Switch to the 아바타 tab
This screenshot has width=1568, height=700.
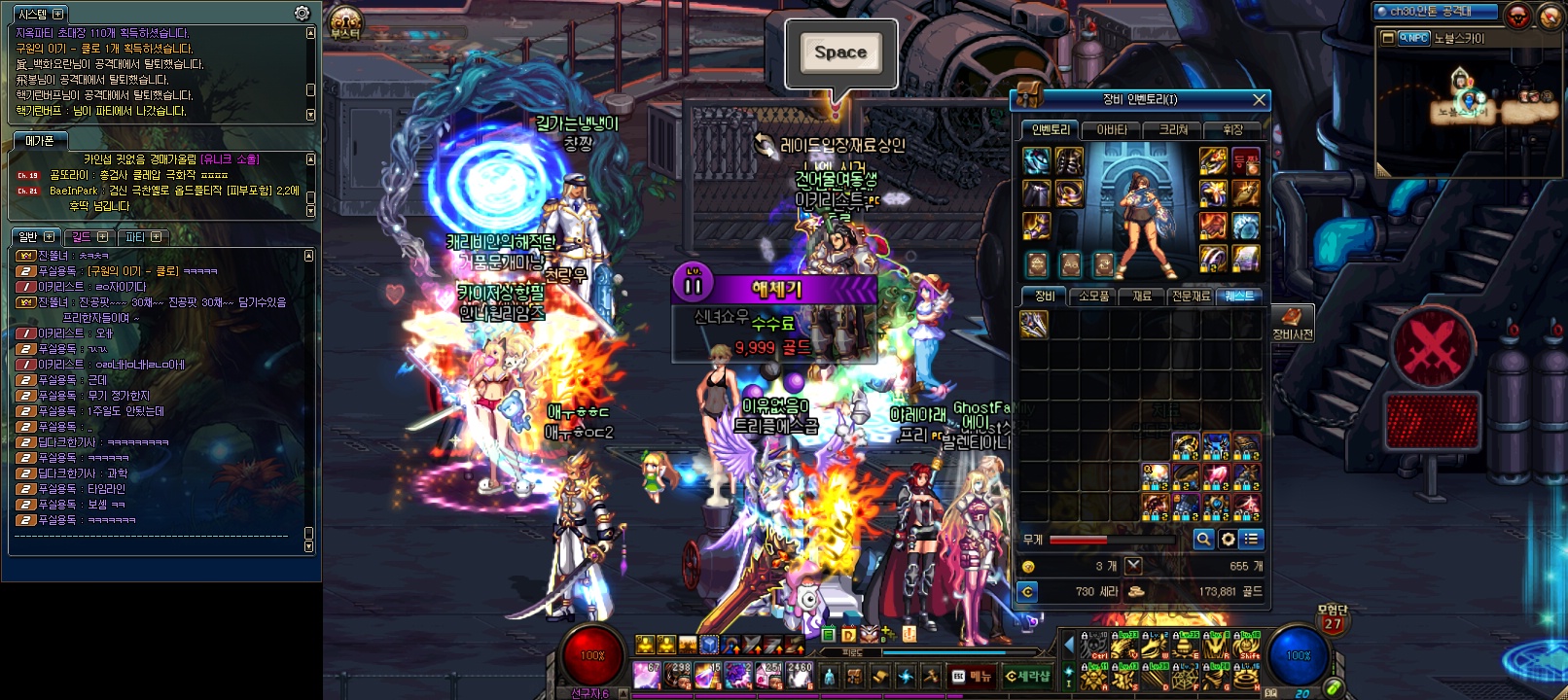coord(1112,129)
